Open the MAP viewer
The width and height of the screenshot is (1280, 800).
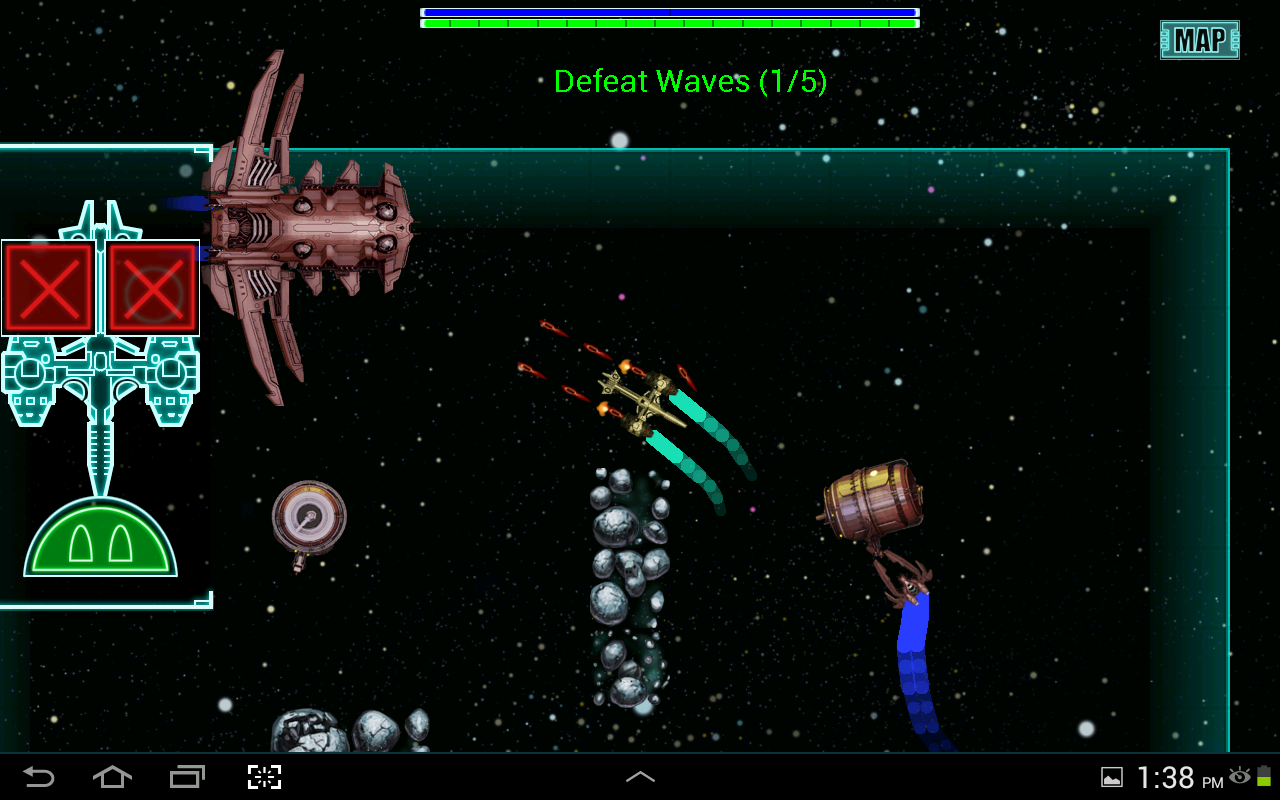tap(1198, 41)
